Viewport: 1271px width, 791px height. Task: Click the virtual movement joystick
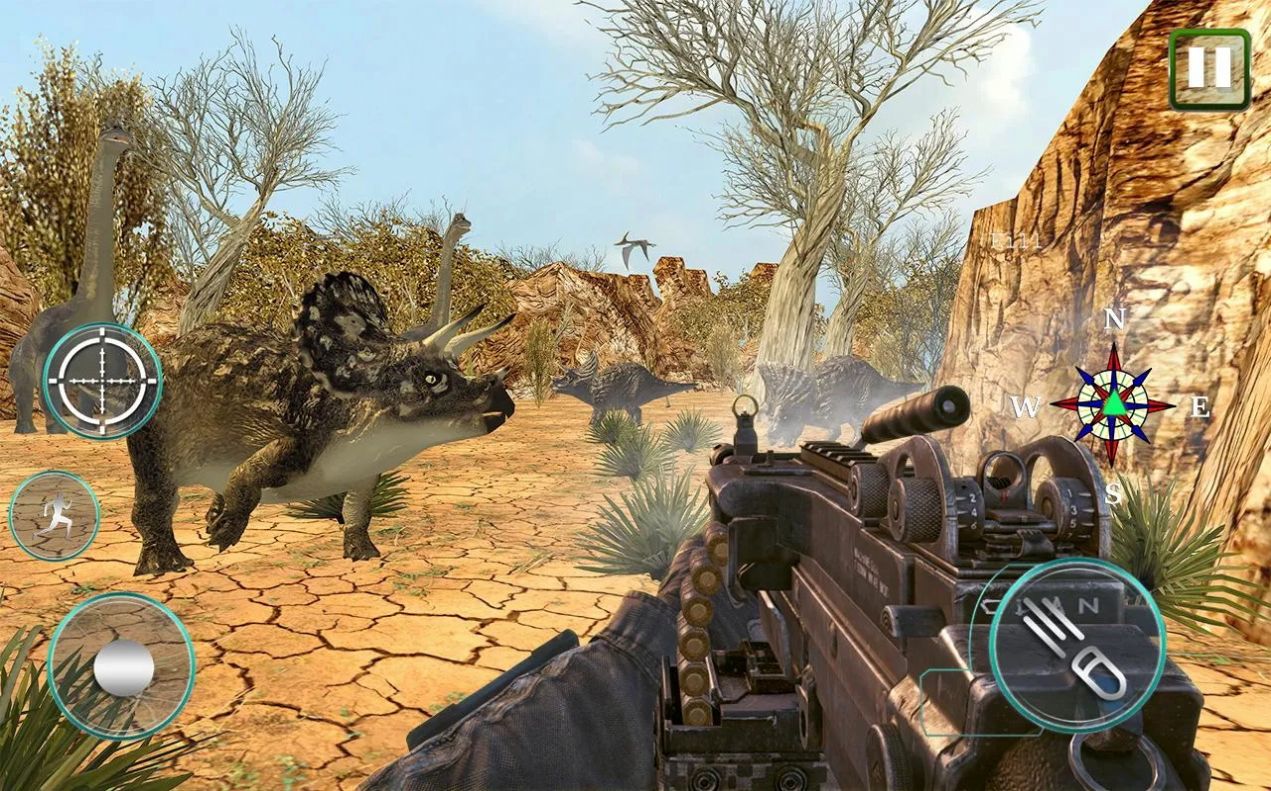[121, 666]
